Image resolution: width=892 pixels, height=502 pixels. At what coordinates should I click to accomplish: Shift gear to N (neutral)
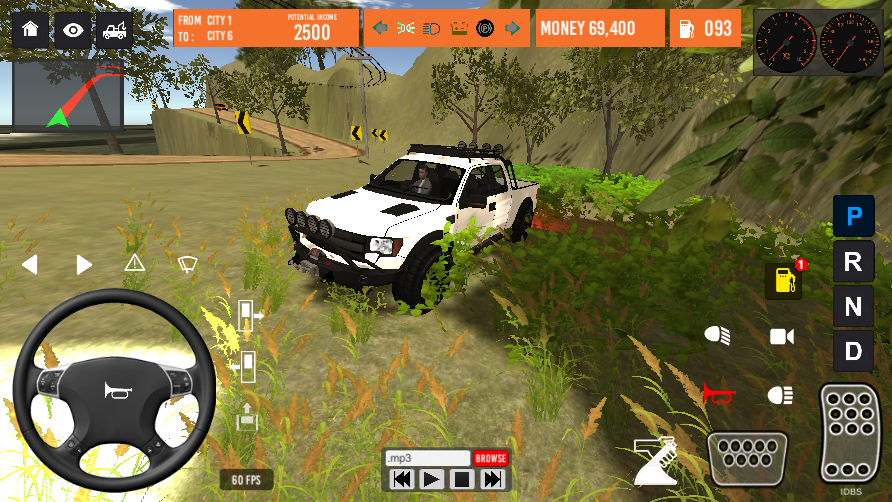point(853,307)
